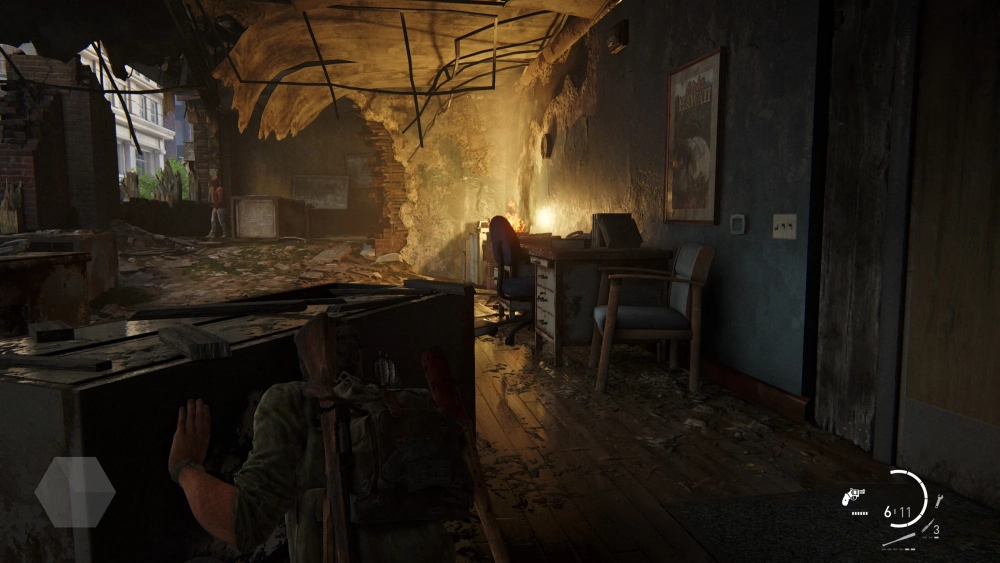Click the translucent hexagon HUD icon
Image resolution: width=1000 pixels, height=563 pixels.
point(75,492)
